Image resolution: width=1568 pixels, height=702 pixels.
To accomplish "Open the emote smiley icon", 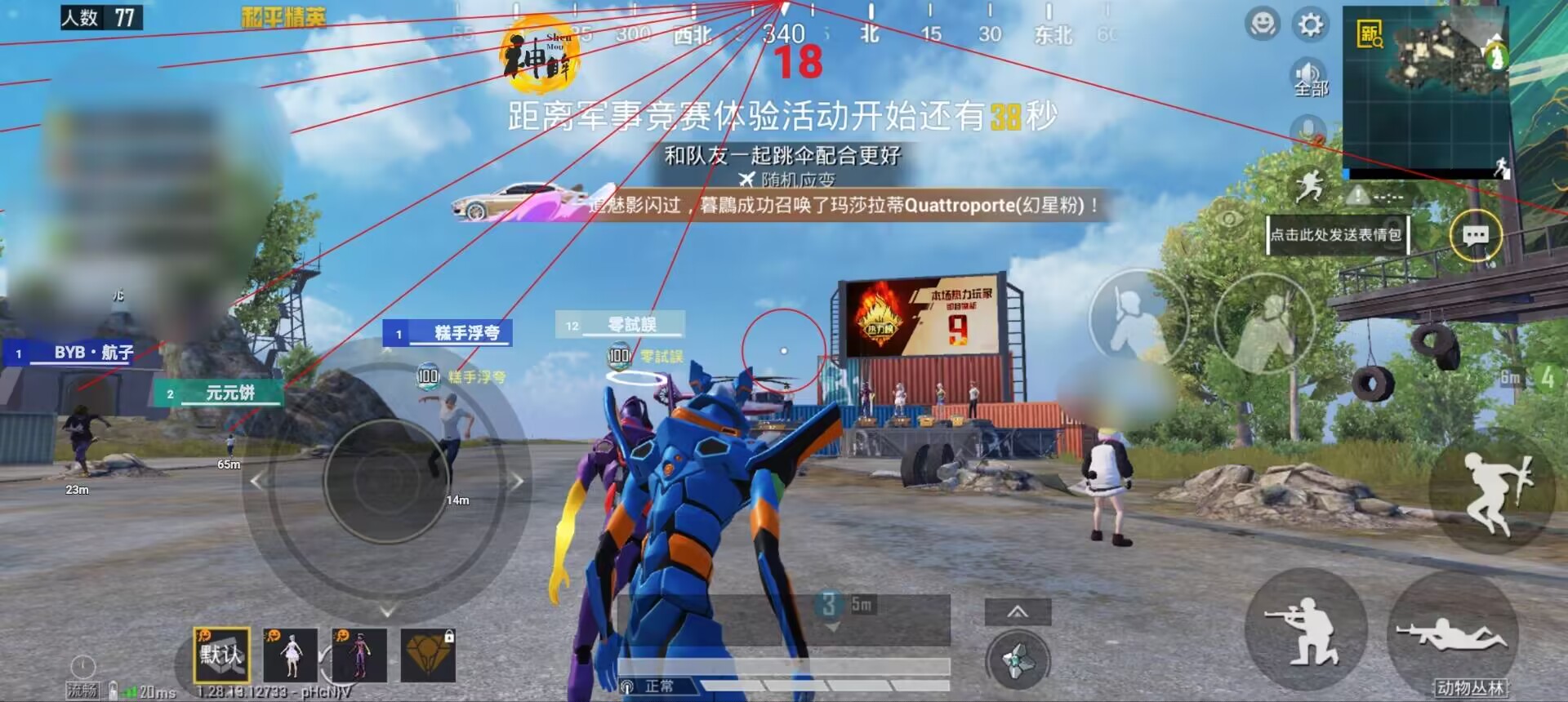I will (1263, 24).
